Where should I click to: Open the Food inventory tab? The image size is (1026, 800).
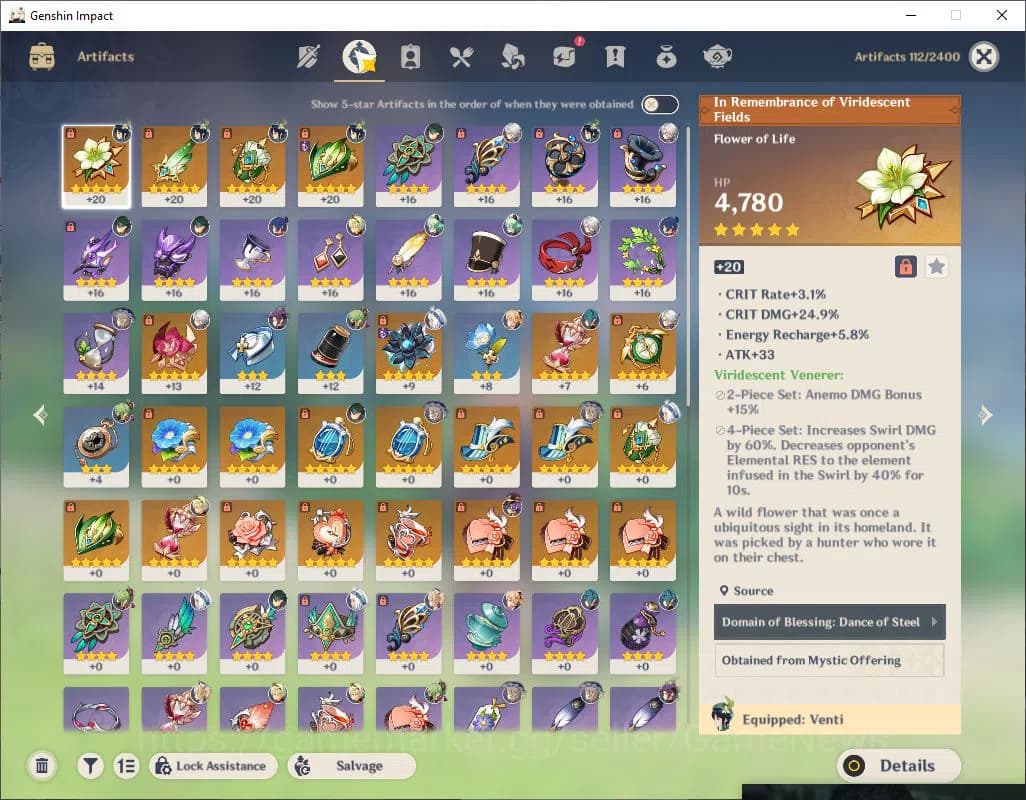[461, 57]
